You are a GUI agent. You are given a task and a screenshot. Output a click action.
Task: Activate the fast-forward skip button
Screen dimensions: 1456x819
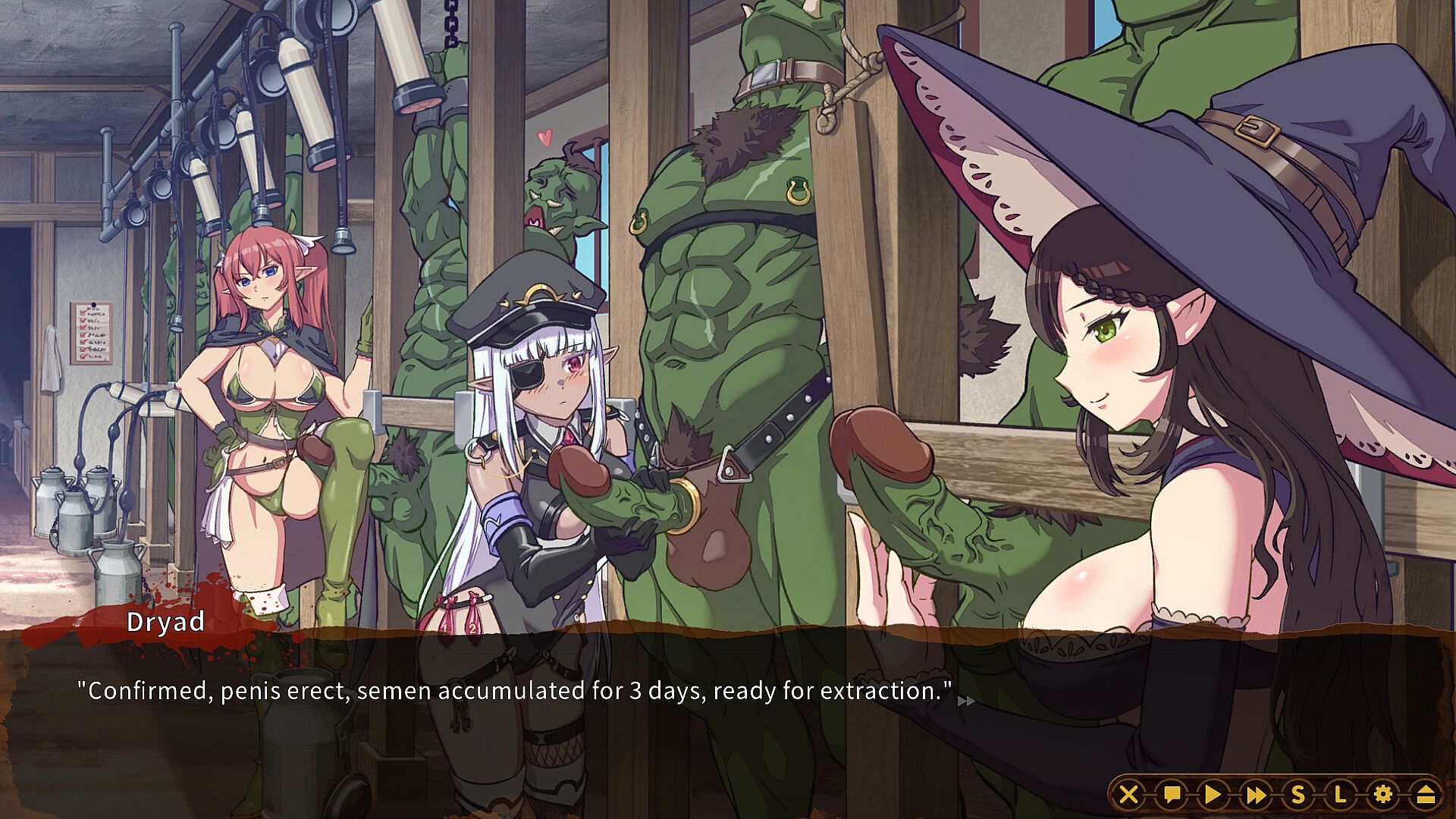click(1256, 794)
